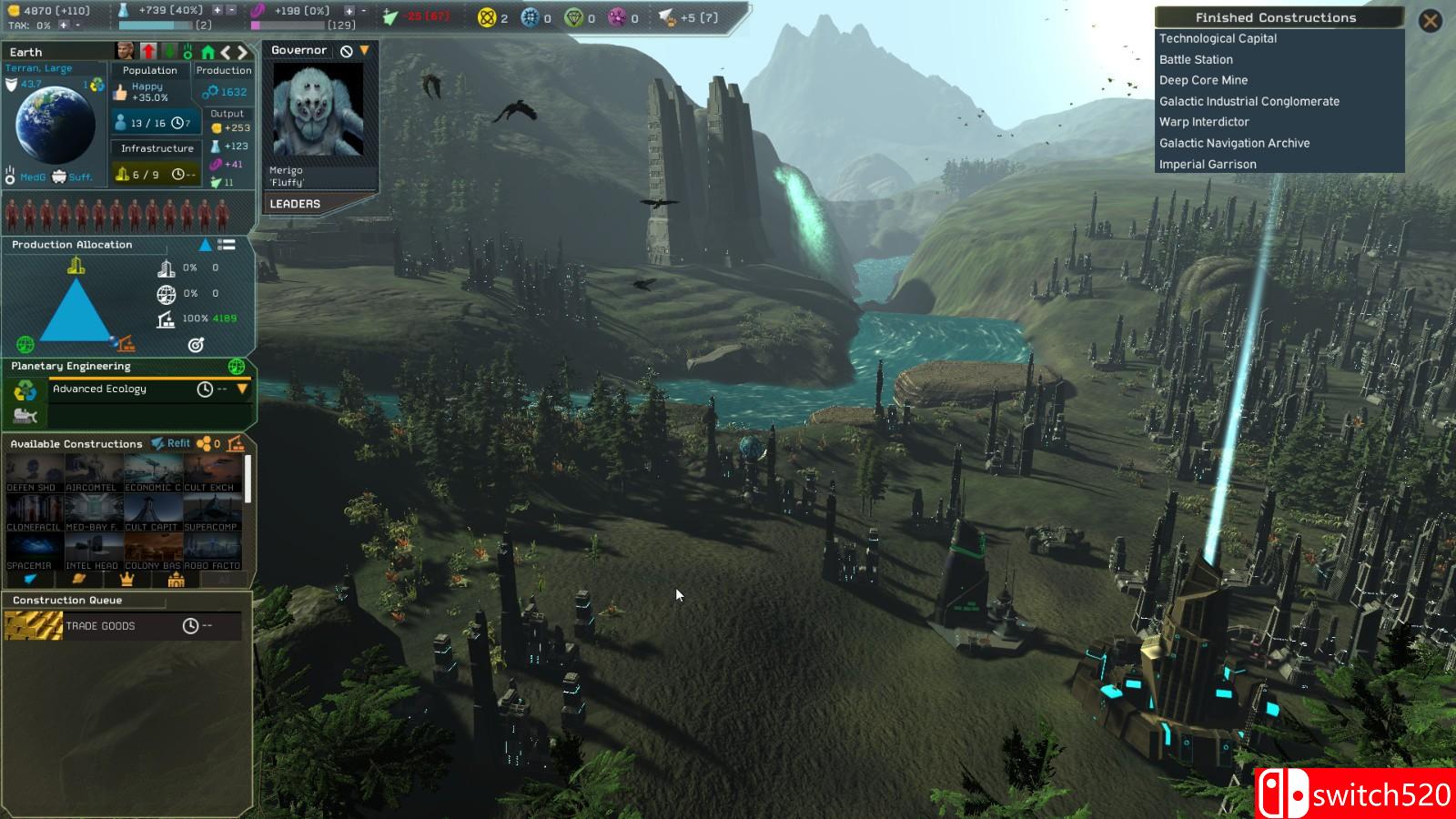Expand Advanced Ecology dropdown arrow

[242, 389]
